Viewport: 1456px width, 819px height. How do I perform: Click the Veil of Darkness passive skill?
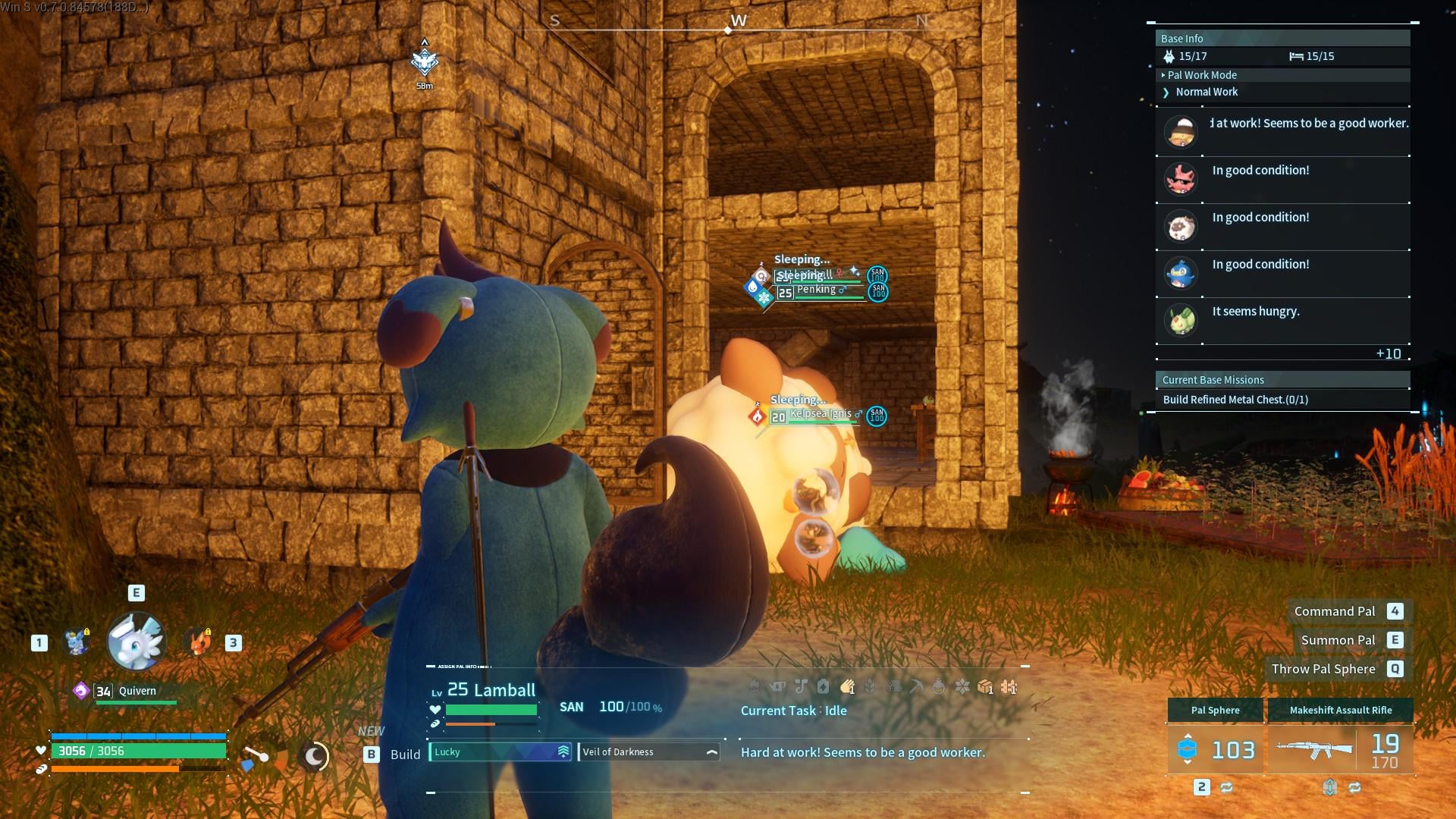[648, 752]
